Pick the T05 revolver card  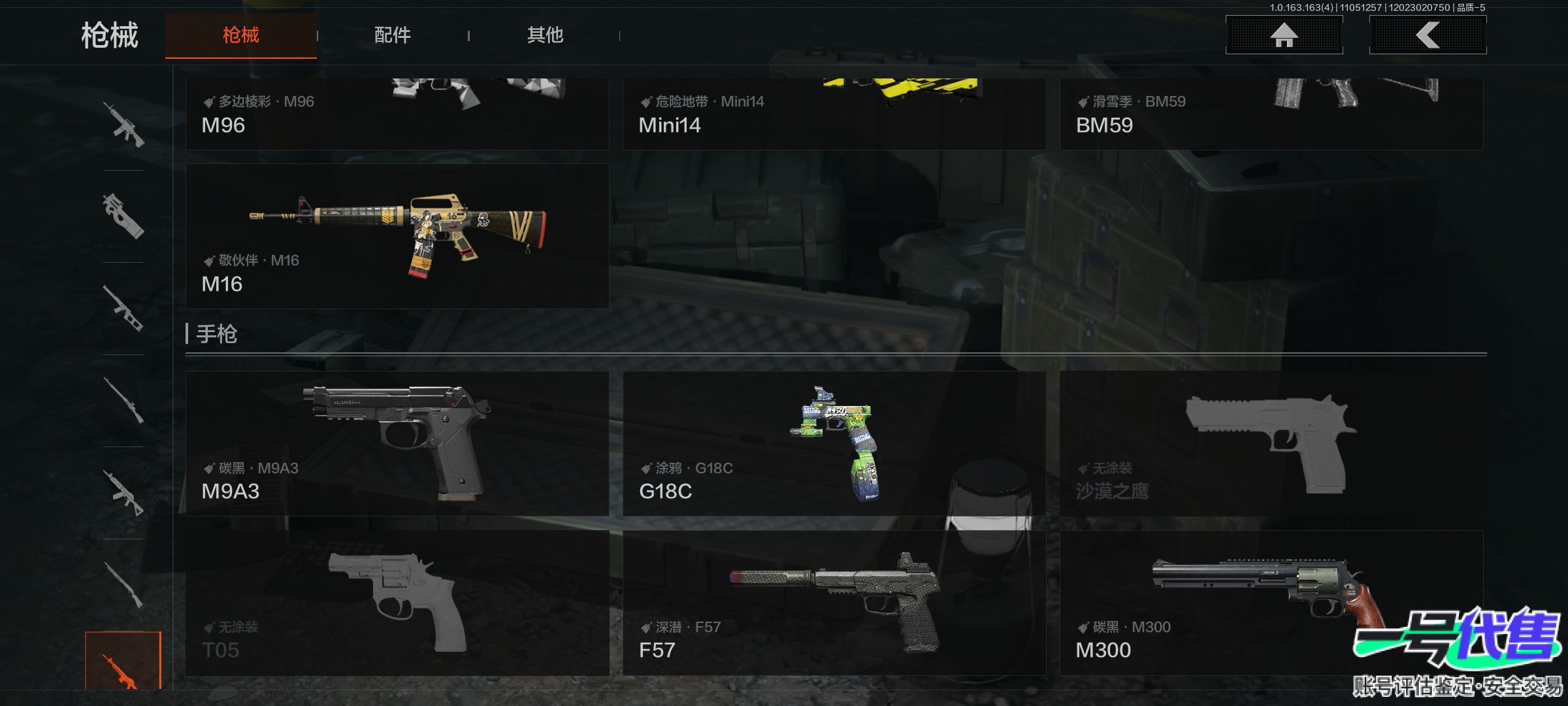[x=397, y=603]
